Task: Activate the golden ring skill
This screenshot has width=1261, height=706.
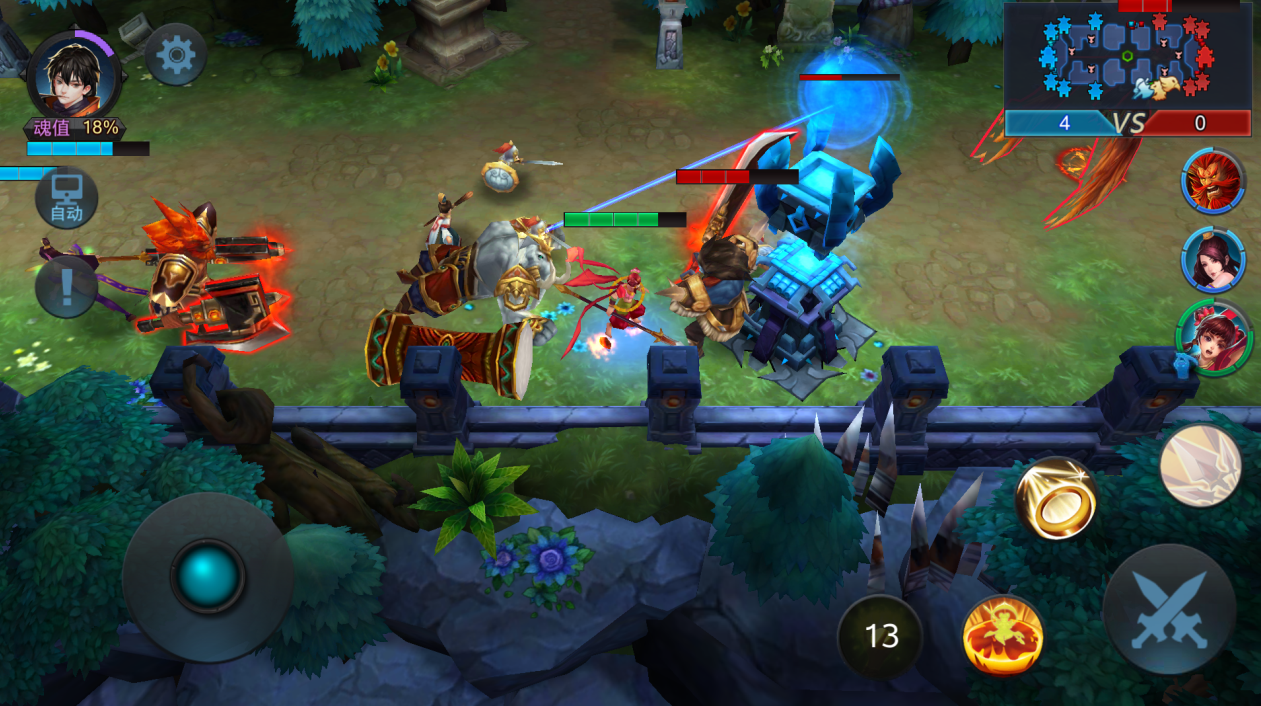Action: pyautogui.click(x=1056, y=498)
